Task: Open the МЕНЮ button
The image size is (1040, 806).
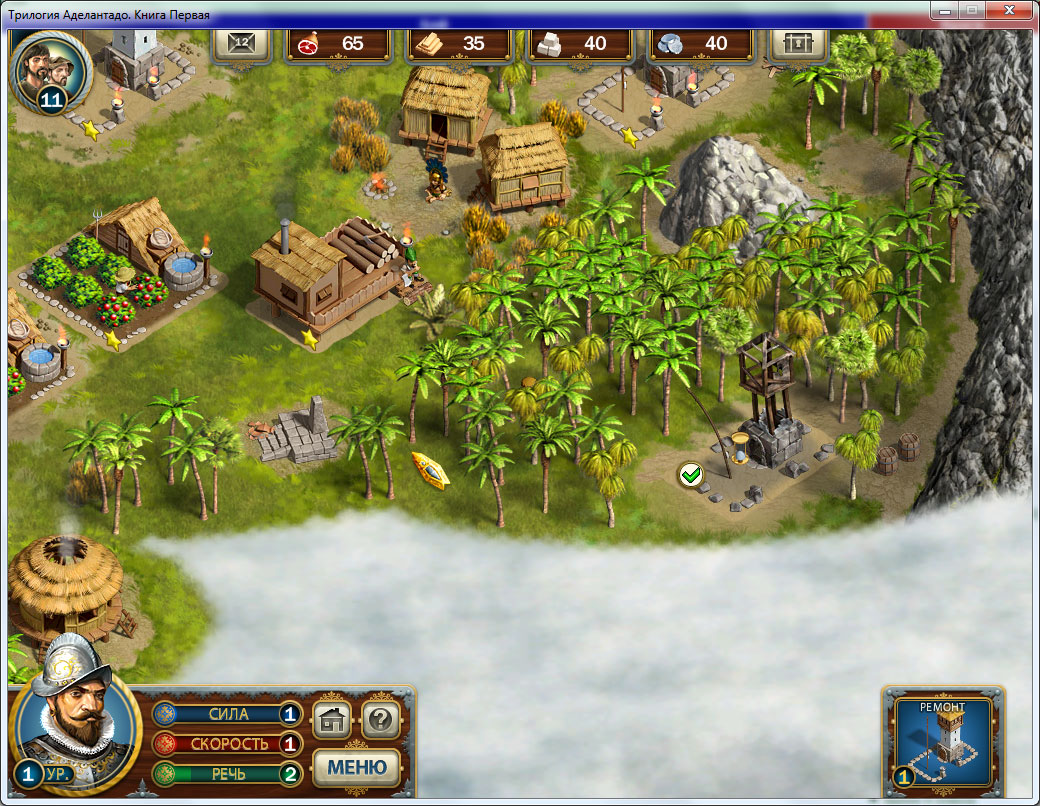Action: point(357,768)
